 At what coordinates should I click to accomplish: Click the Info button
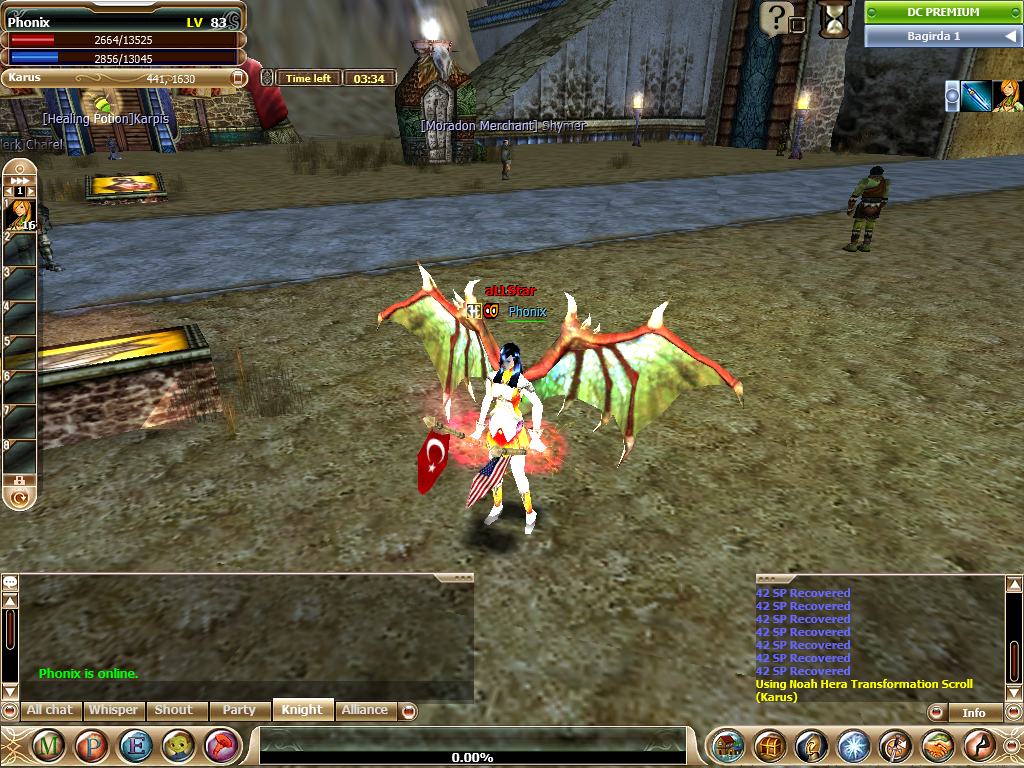point(973,713)
